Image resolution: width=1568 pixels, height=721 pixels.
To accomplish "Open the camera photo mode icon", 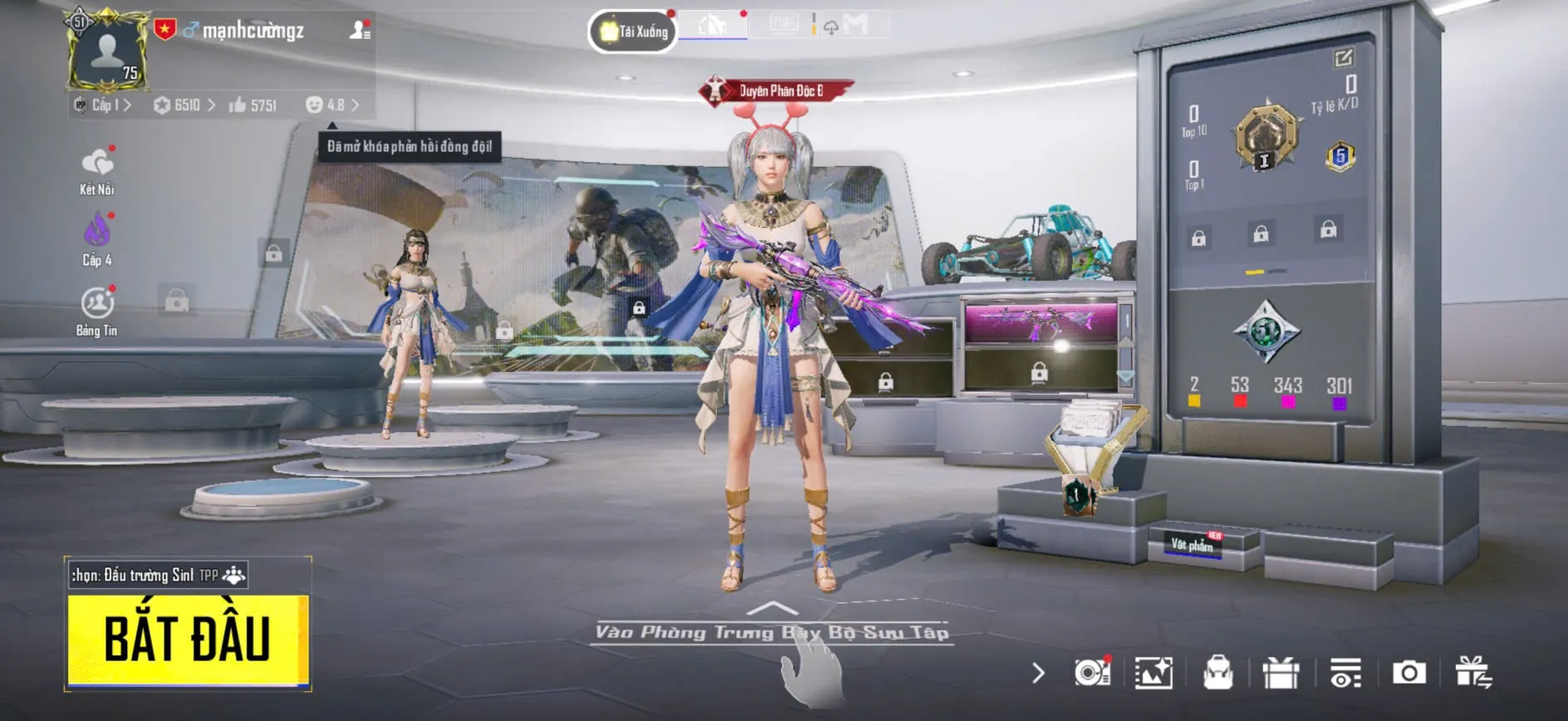I will (x=1409, y=673).
